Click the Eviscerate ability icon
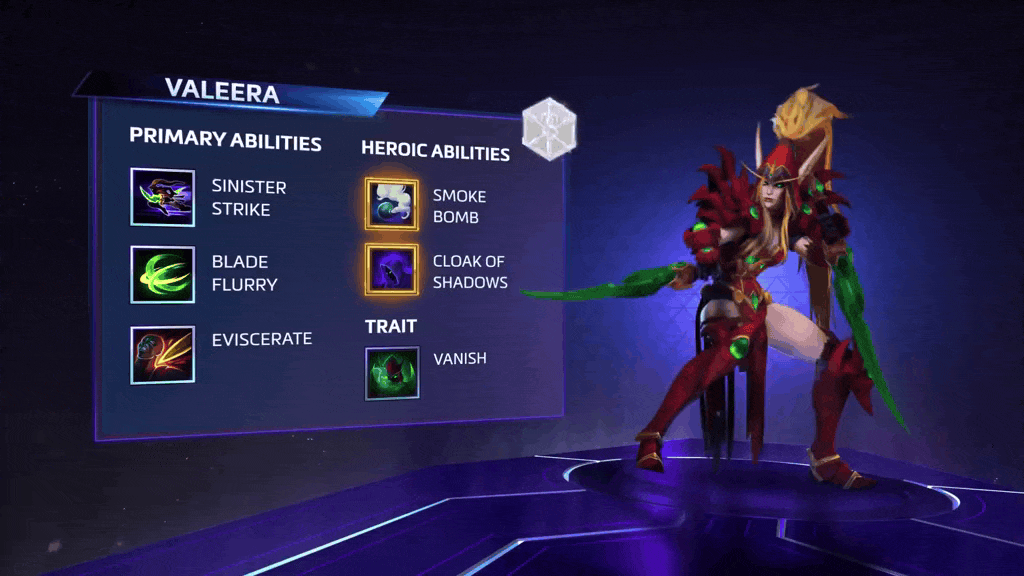Screen dimensions: 1024x576 pos(162,354)
